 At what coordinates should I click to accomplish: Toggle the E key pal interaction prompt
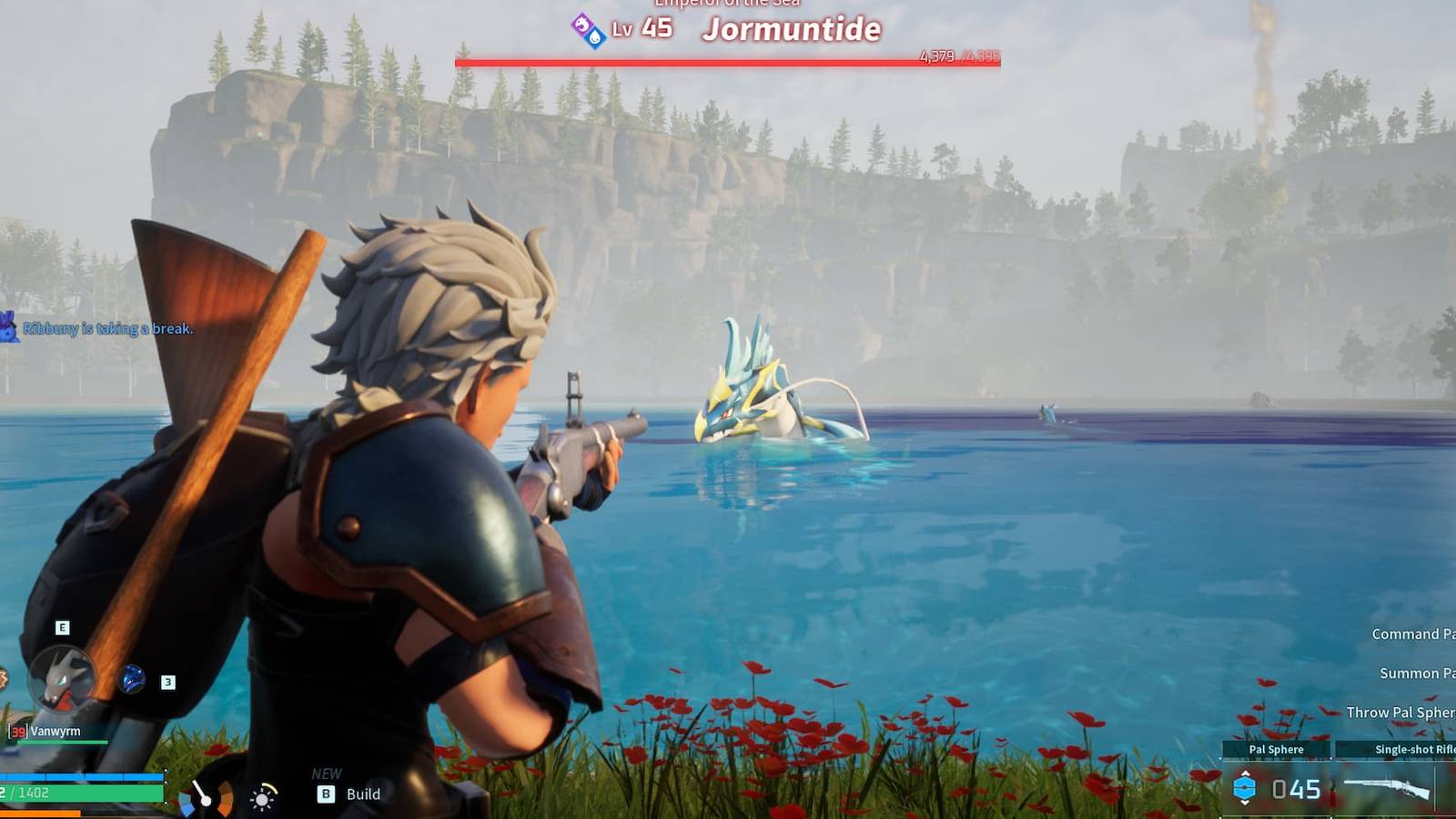(x=63, y=627)
